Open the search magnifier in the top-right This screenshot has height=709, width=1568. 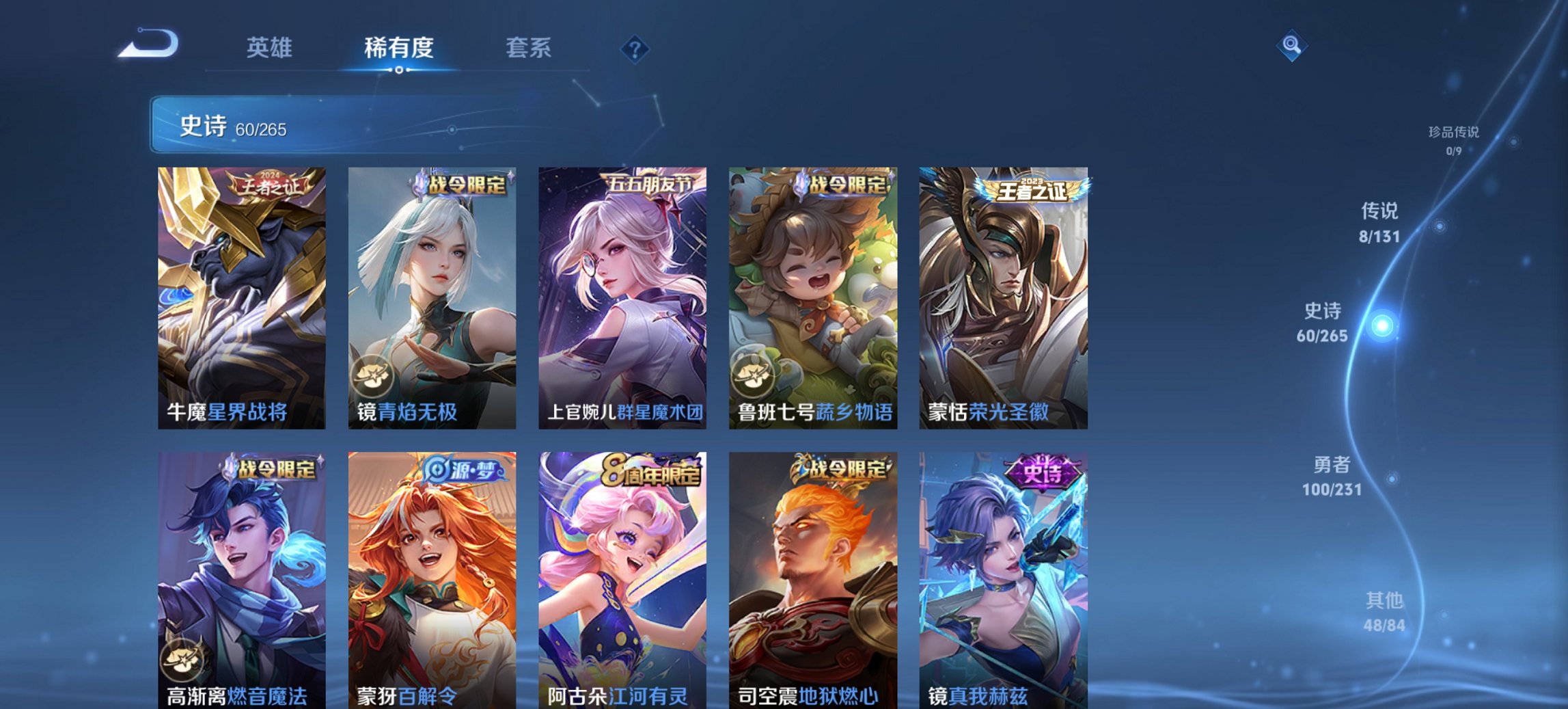point(1291,46)
